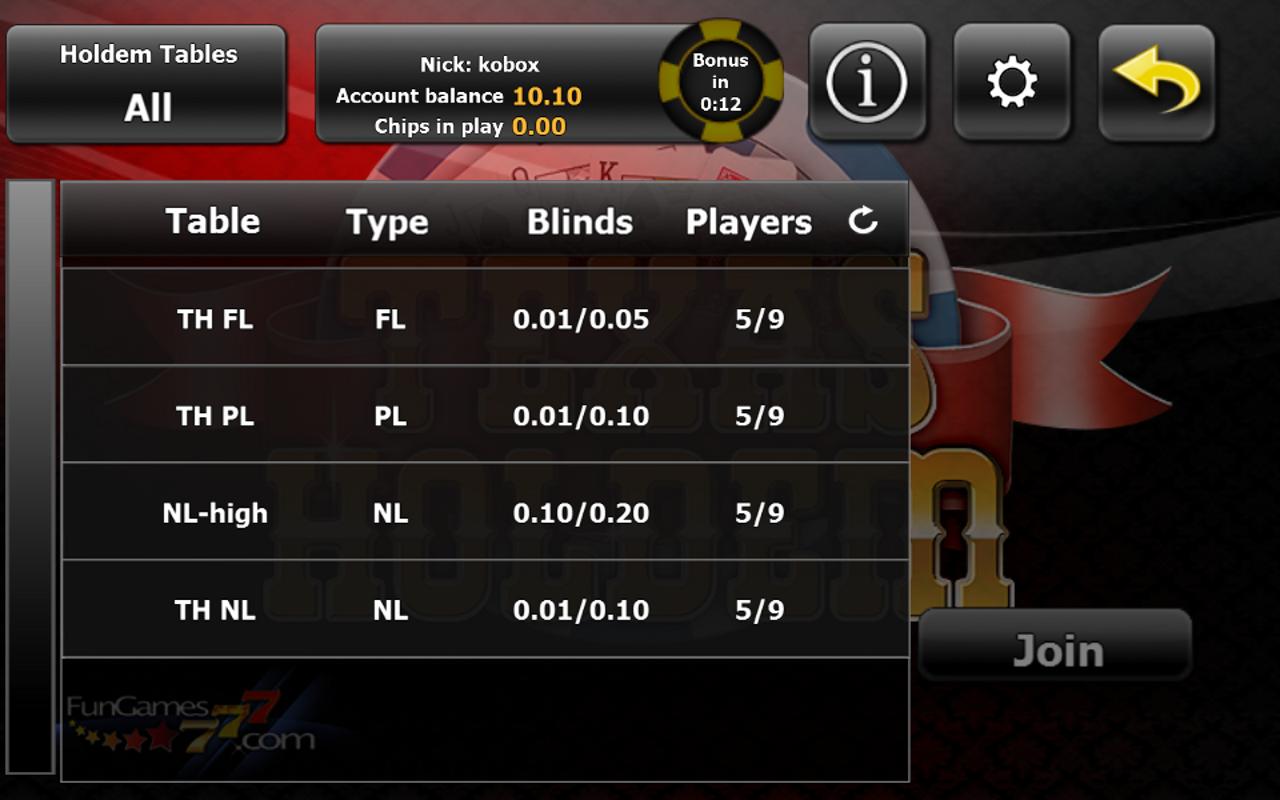Sort tables by the Type column

387,222
